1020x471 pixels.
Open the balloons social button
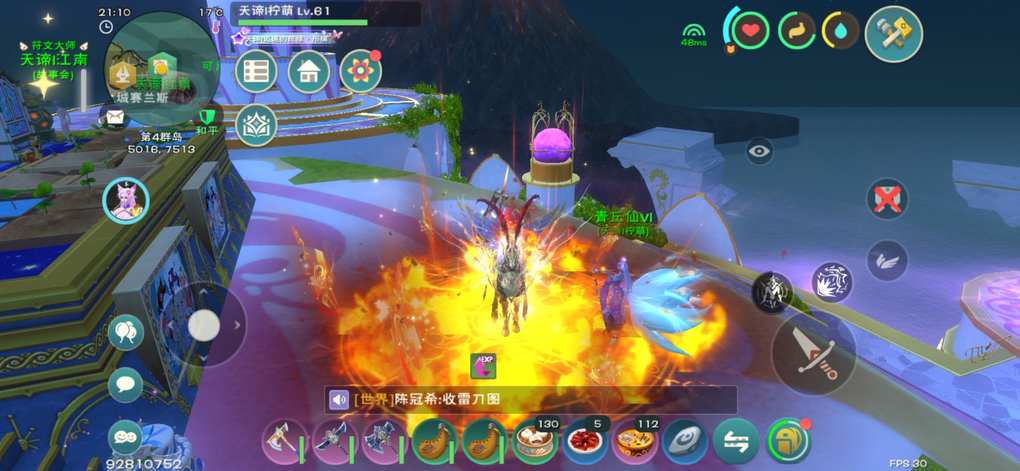(126, 333)
